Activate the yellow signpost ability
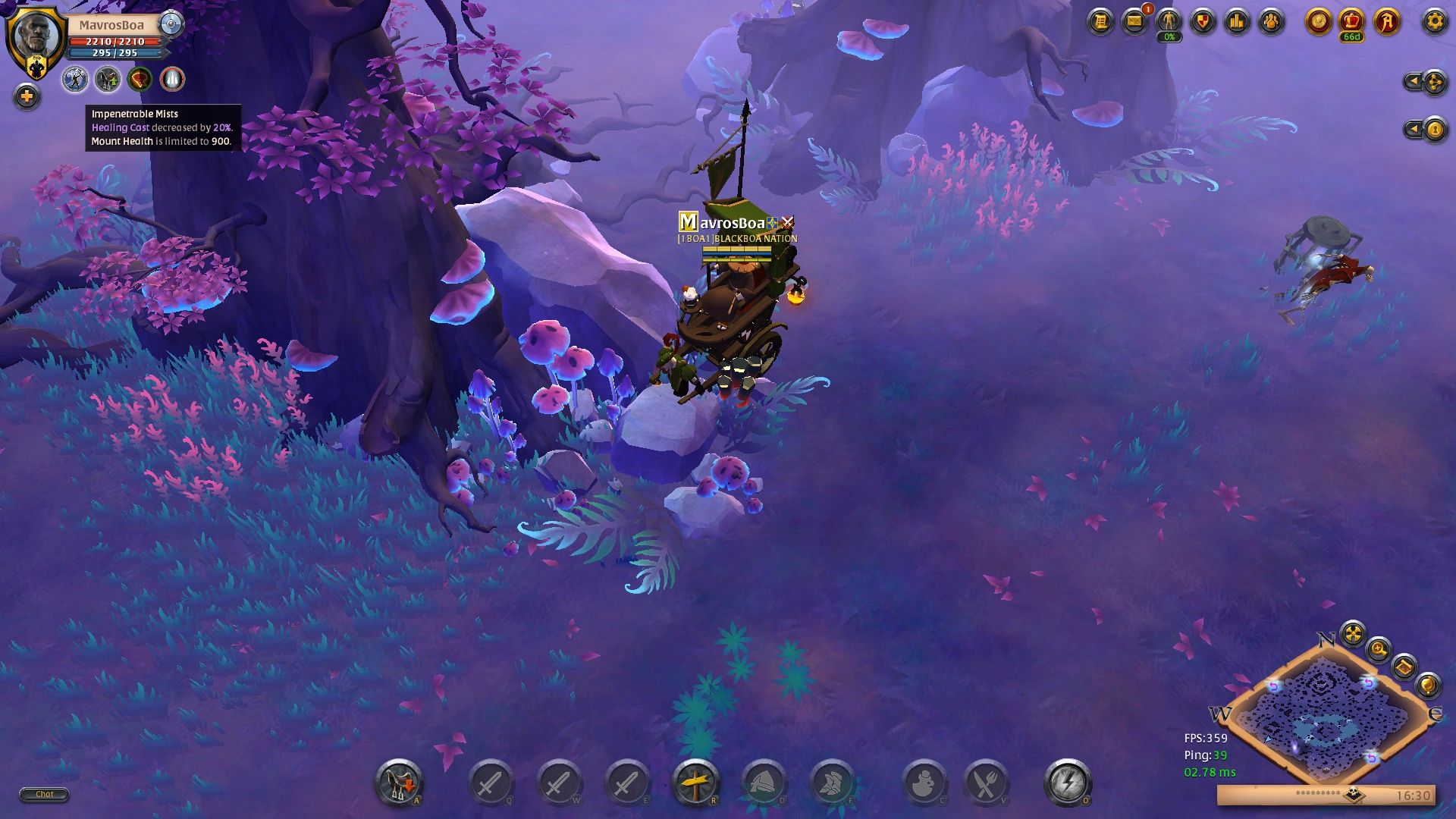The image size is (1456, 819). coord(695,783)
